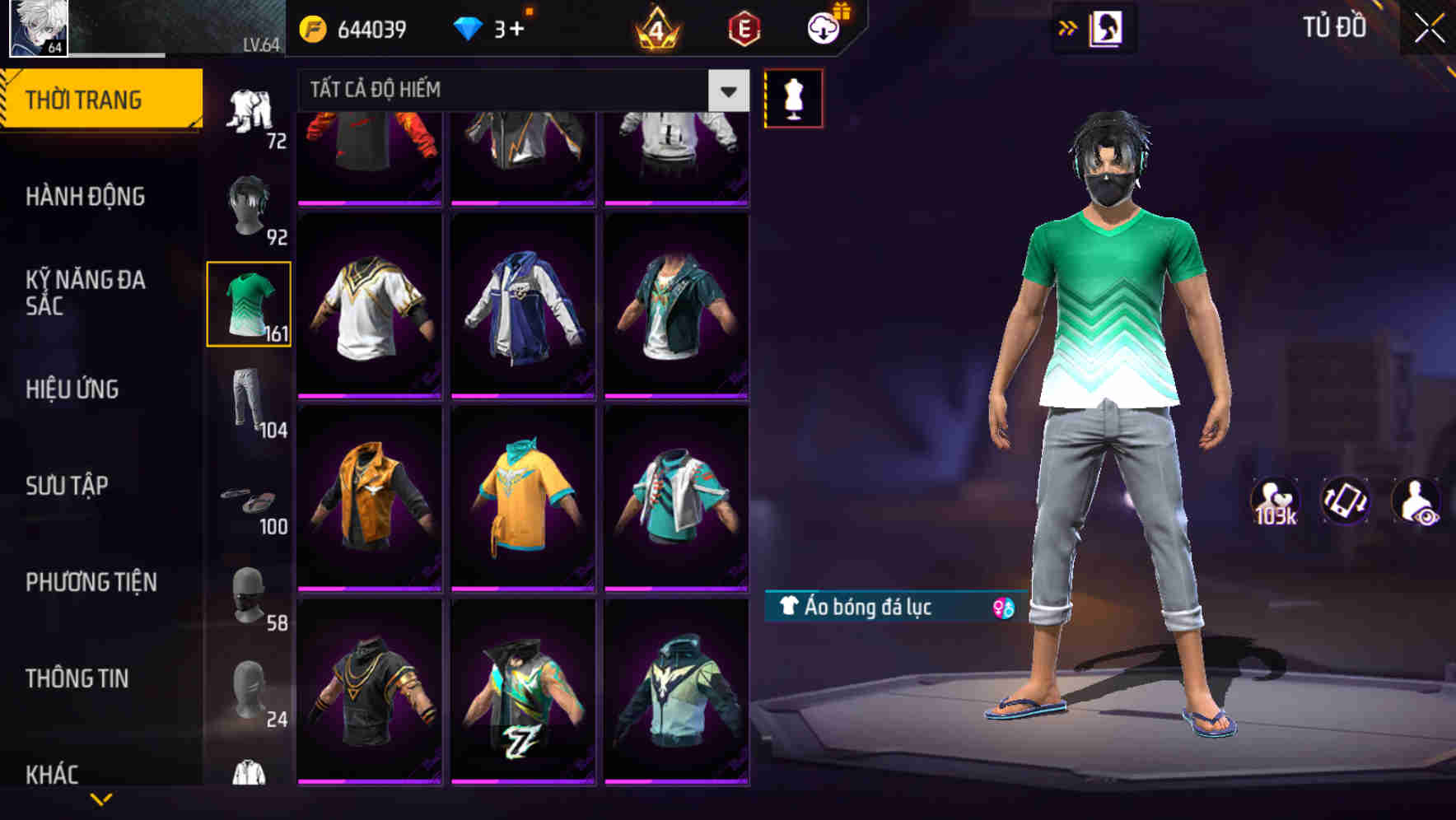Open the download center cloud icon
The image size is (1456, 820).
tap(825, 26)
